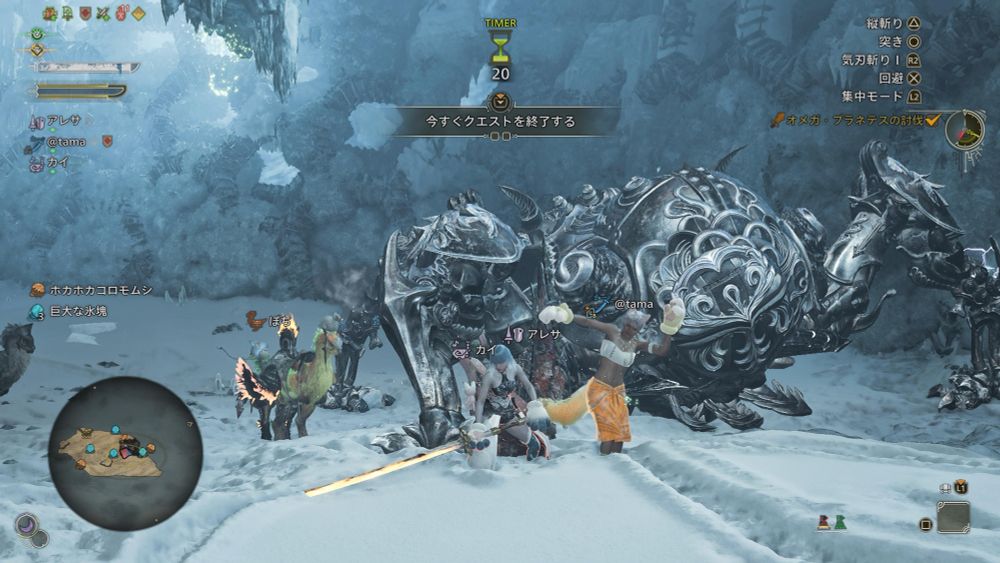Select party member カイ in the list
Screen dimensions: 1000x563
point(58,161)
